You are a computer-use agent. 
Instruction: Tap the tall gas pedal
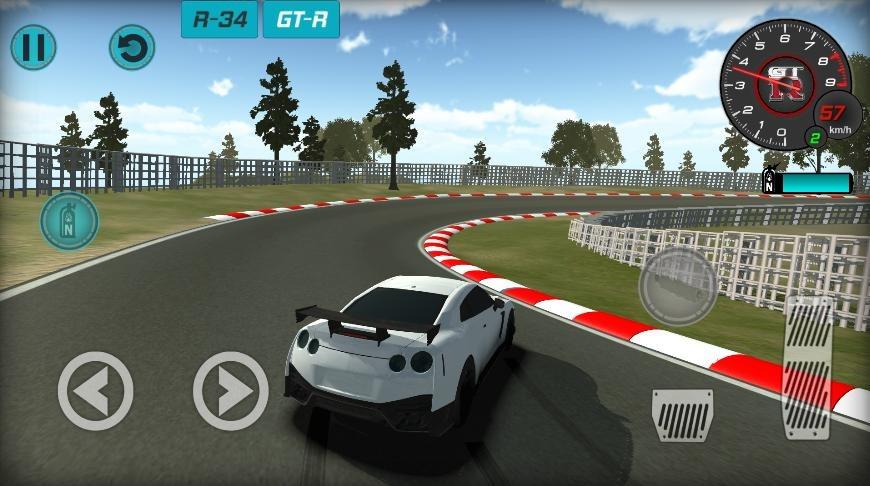808,367
